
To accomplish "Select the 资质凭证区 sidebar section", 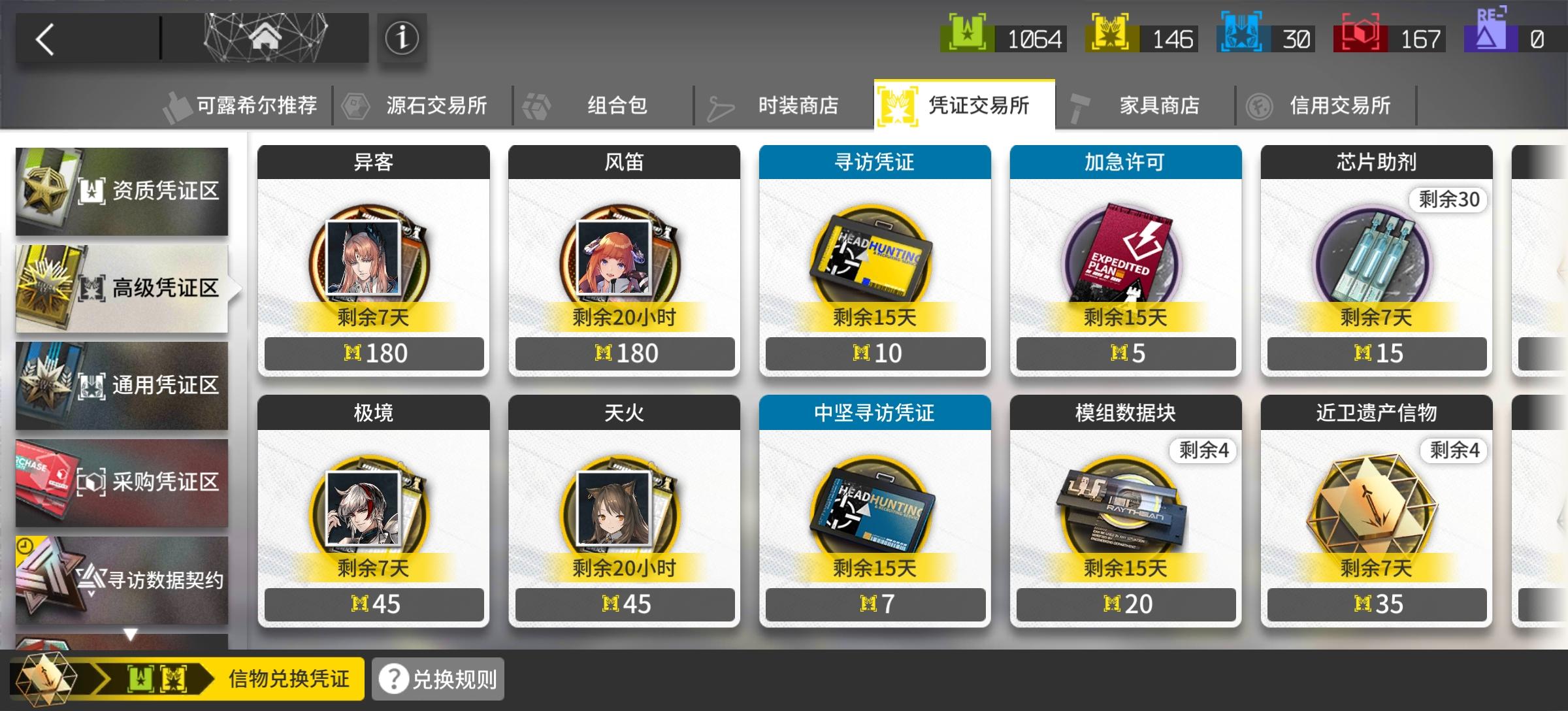I will coord(122,190).
